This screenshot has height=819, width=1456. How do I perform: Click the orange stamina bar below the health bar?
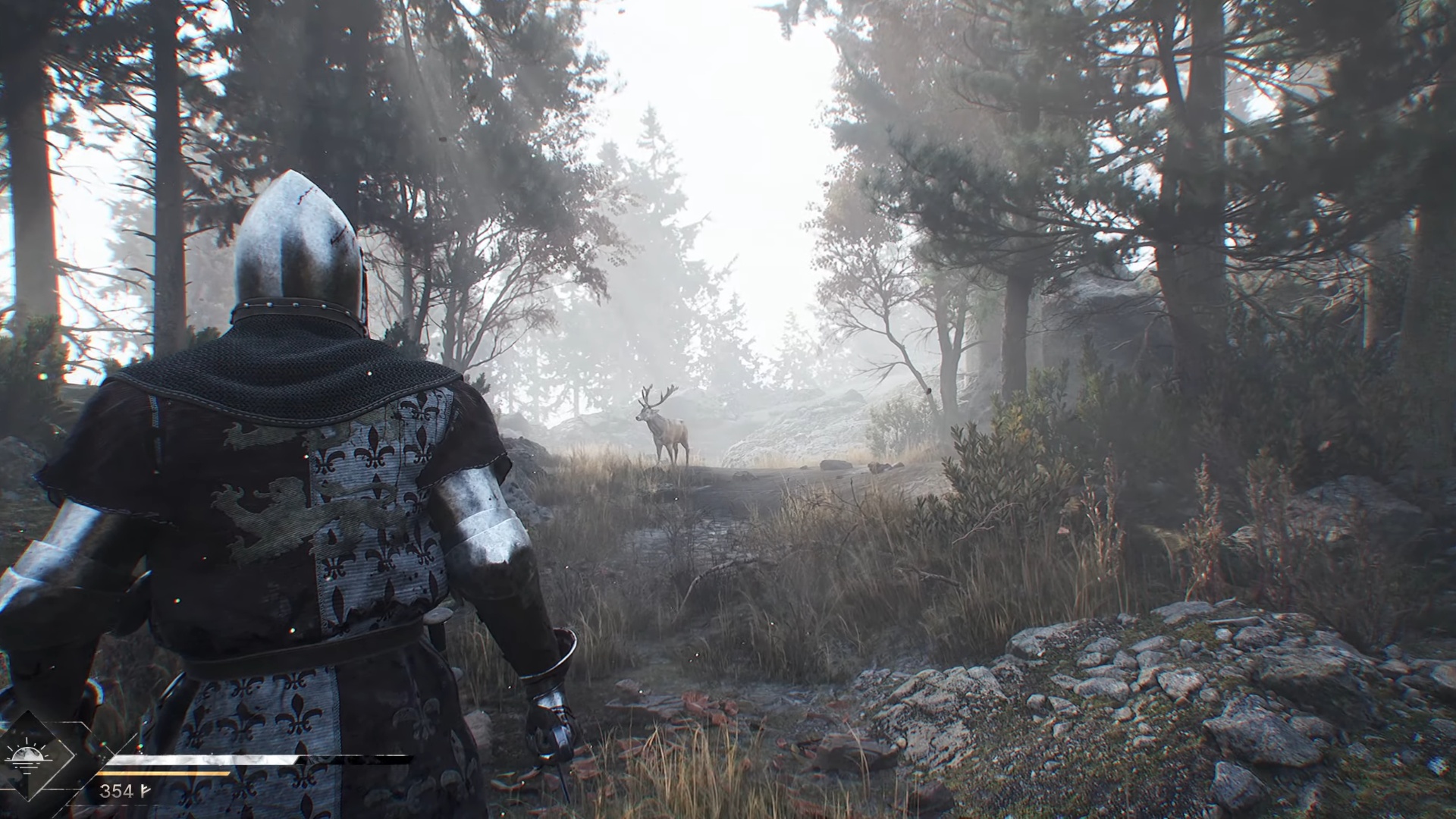point(163,773)
